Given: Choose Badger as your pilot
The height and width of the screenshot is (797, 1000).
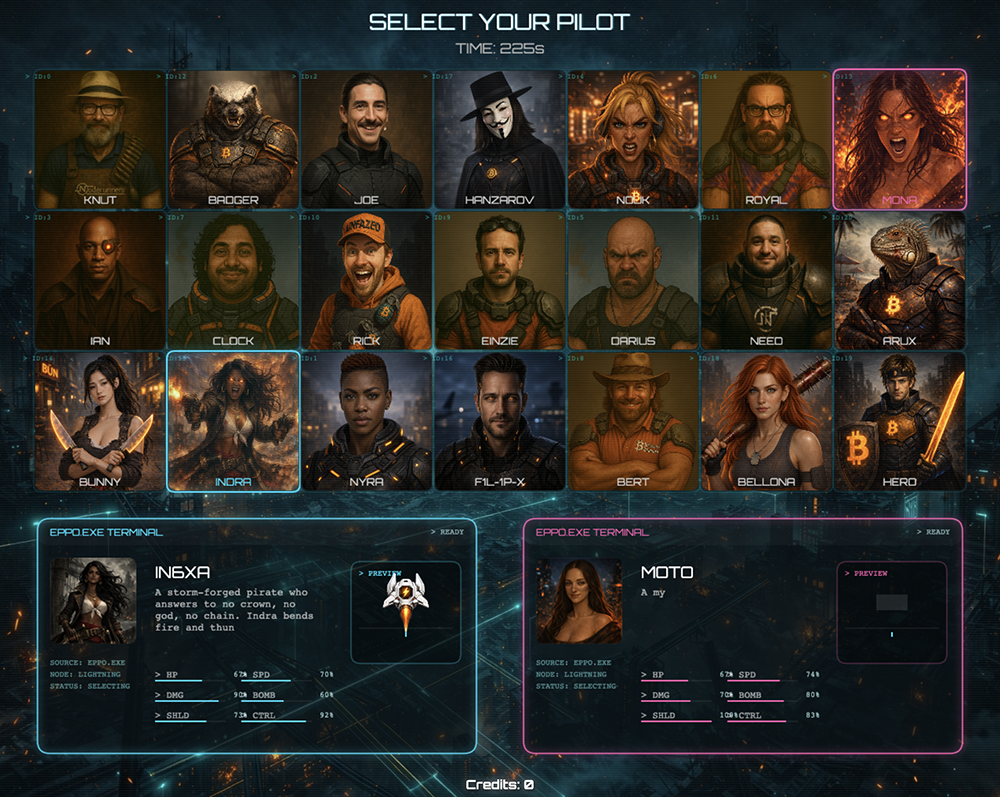Looking at the screenshot, I should tap(233, 139).
